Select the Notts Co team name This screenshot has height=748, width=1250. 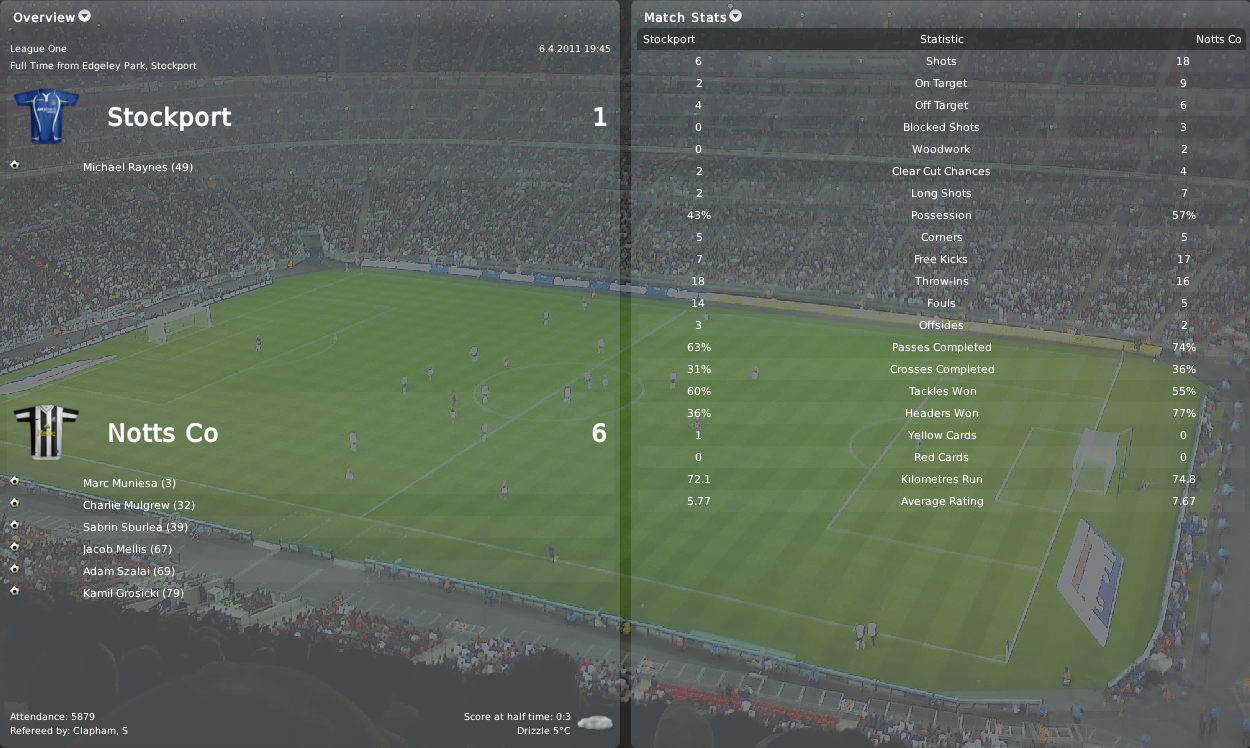[162, 433]
